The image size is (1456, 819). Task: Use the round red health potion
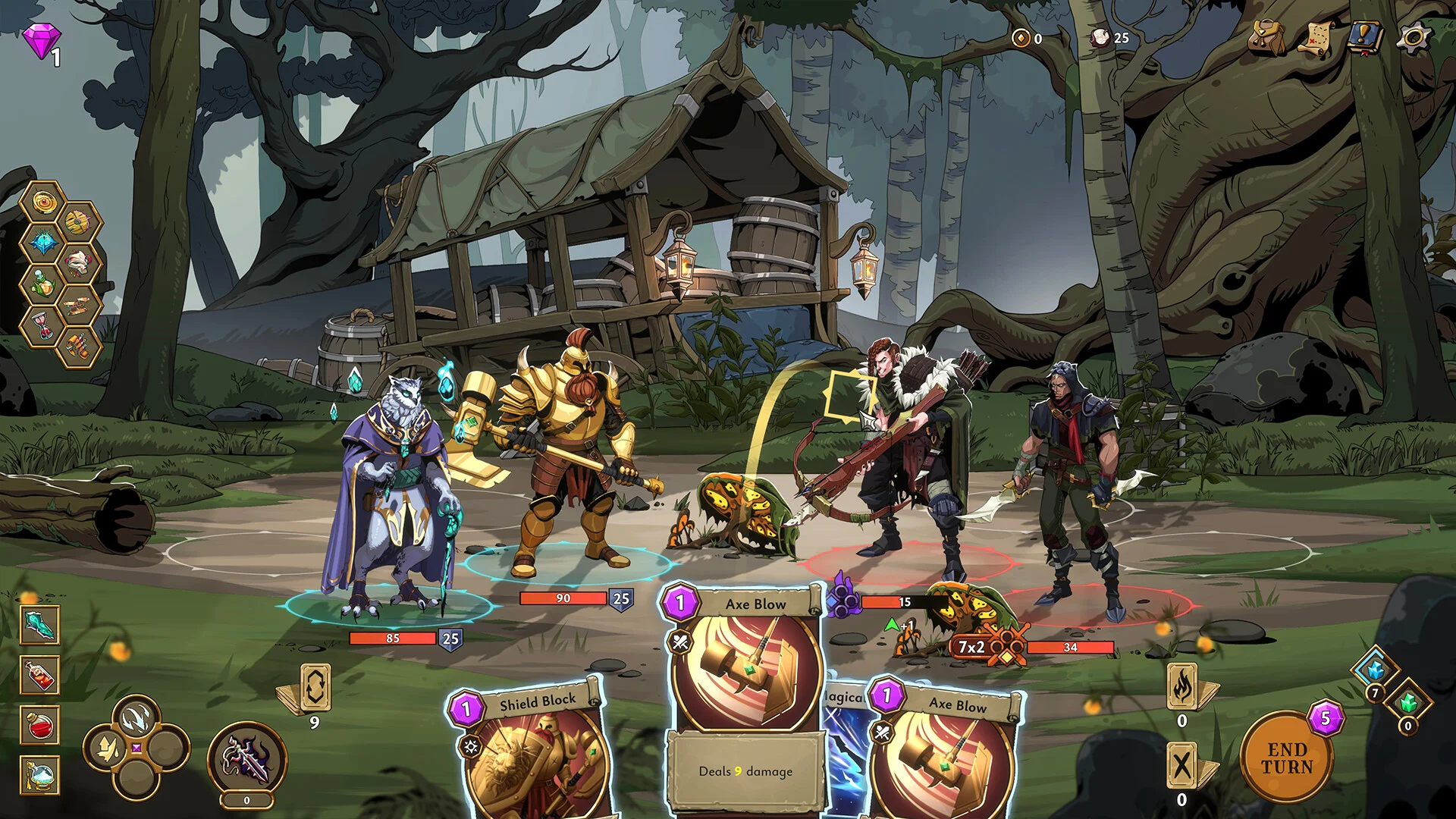pyautogui.click(x=40, y=725)
